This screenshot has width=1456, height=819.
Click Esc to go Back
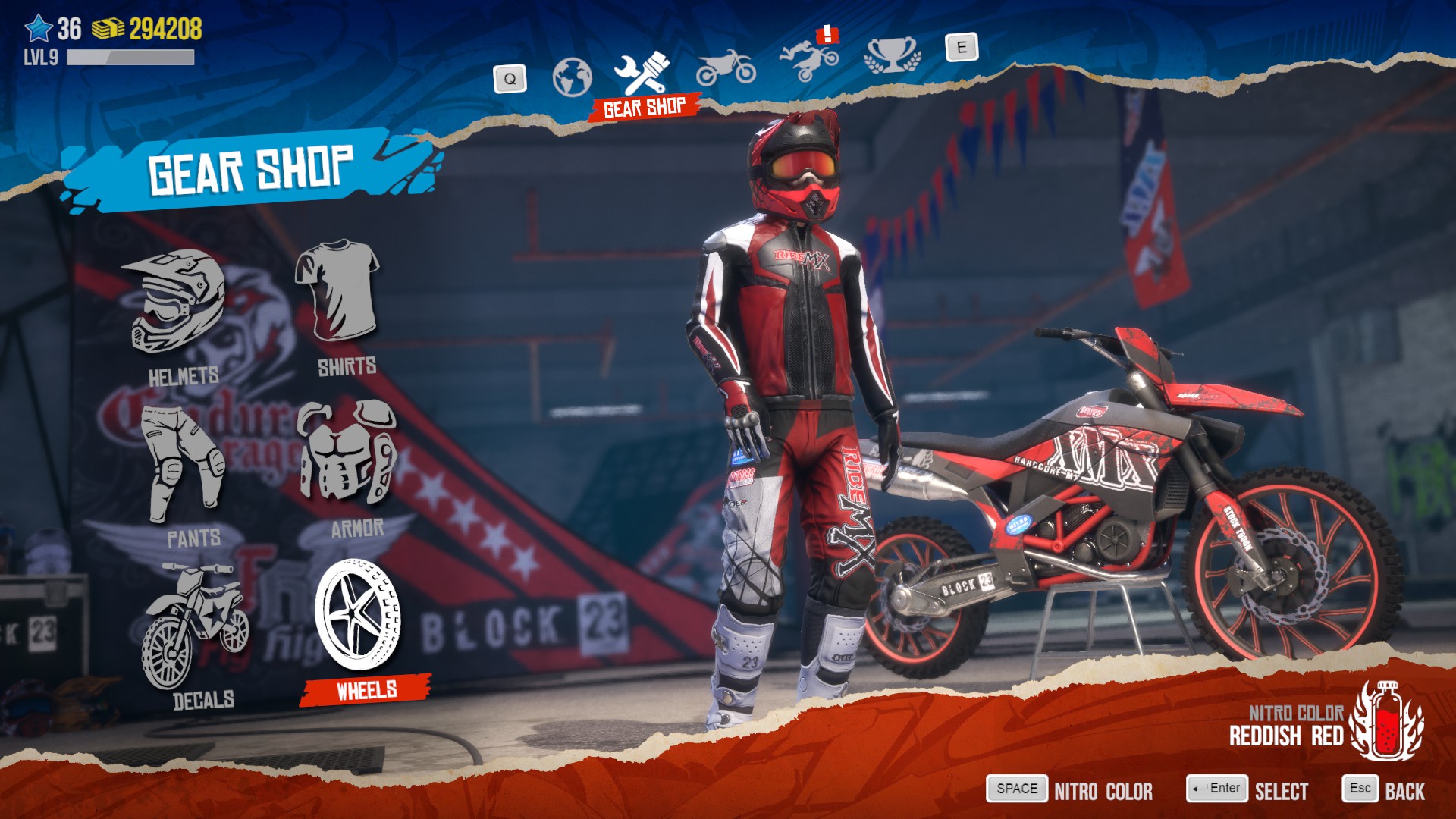point(1362,787)
